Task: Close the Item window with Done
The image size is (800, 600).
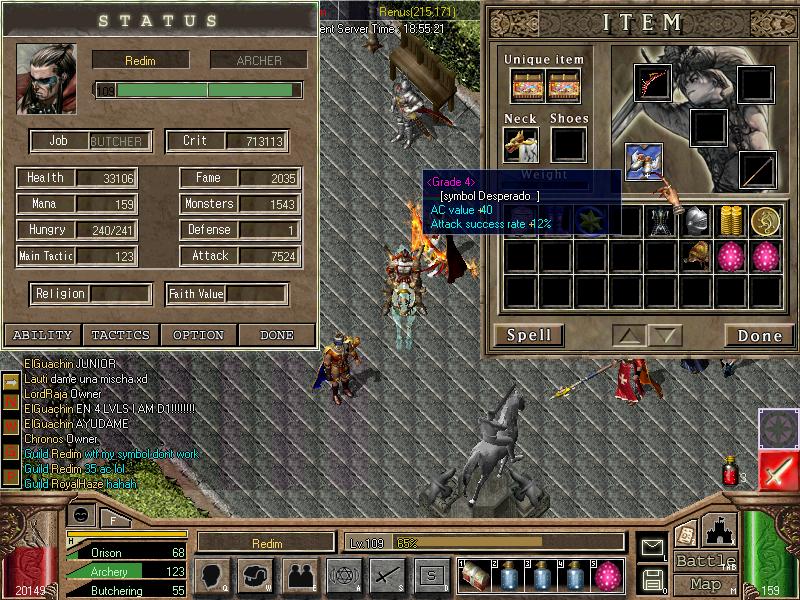Action: (759, 335)
